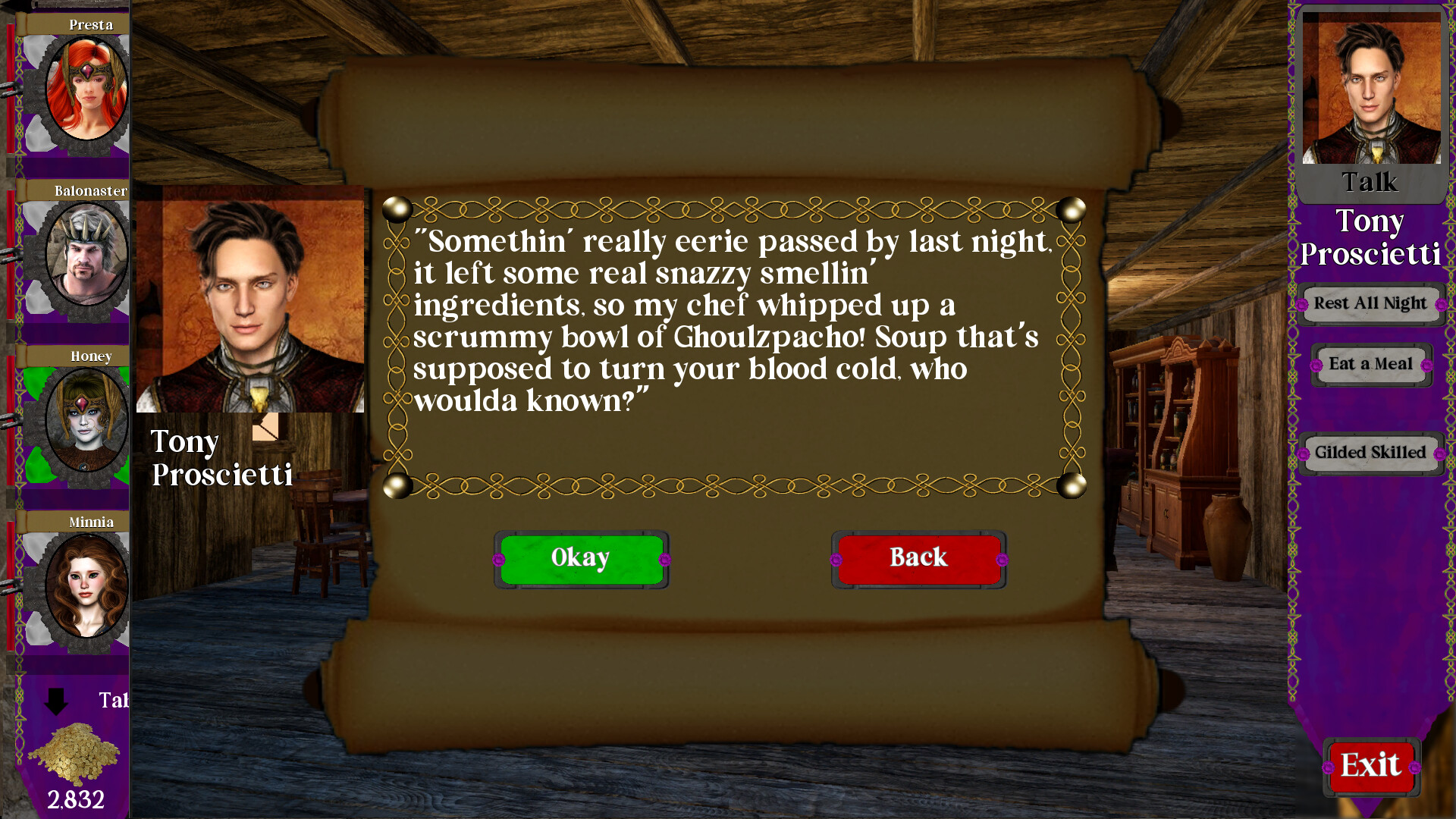Toggle the purple rosette on the Okay button
The height and width of the screenshot is (819, 1456).
point(500,561)
